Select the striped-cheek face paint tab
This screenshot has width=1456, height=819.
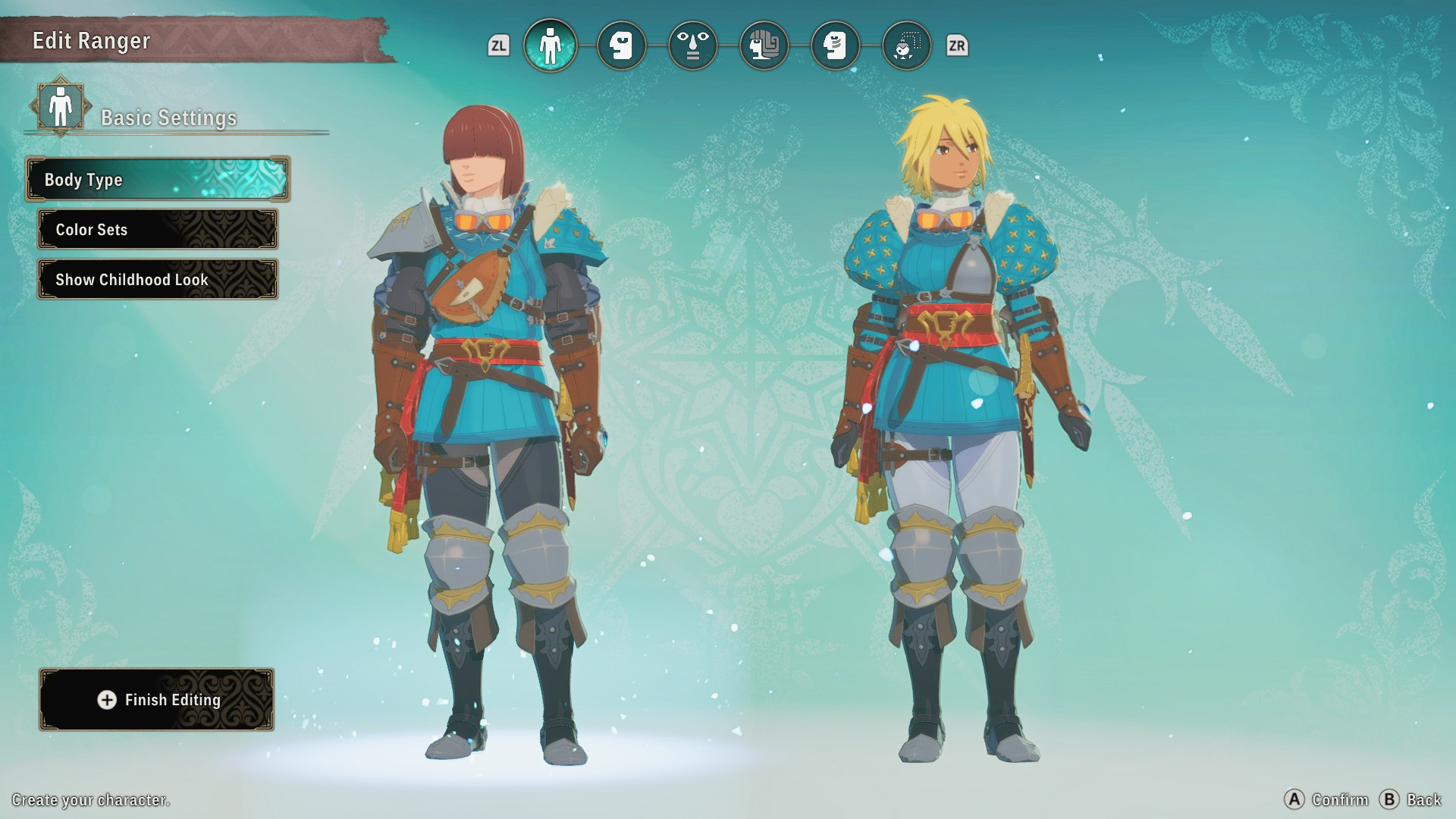click(835, 45)
